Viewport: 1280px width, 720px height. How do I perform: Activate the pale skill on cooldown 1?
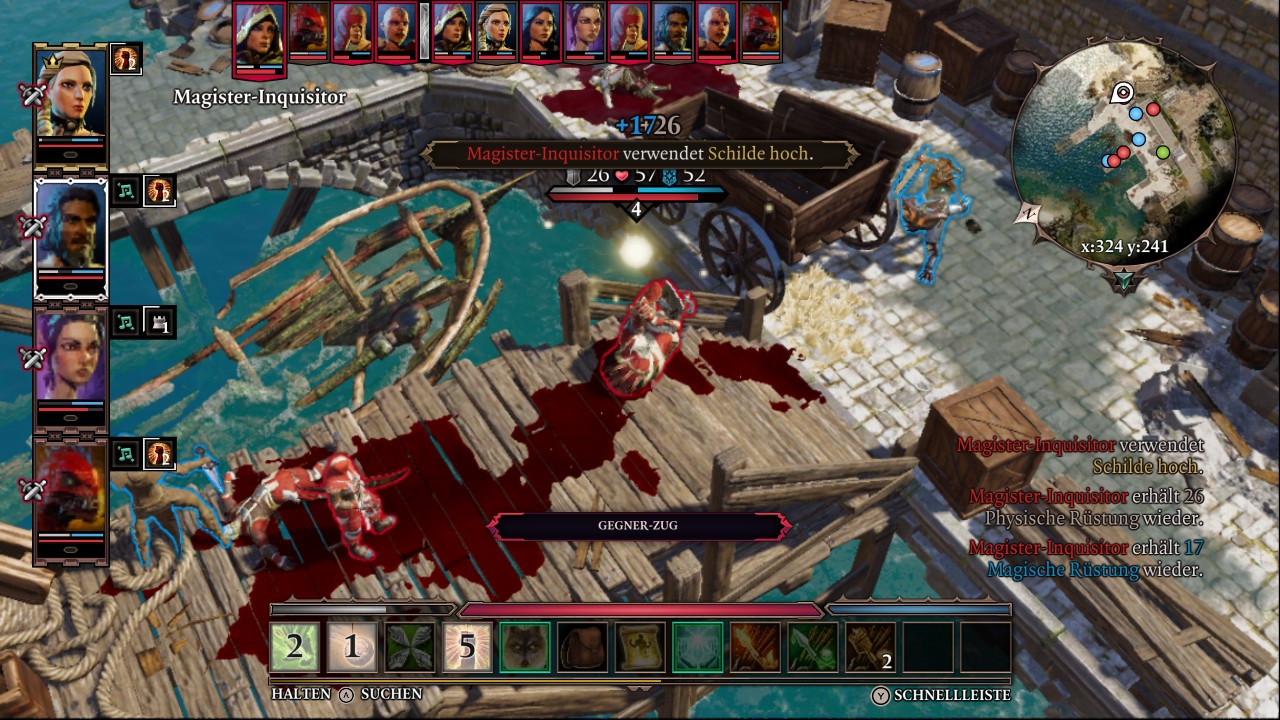352,647
